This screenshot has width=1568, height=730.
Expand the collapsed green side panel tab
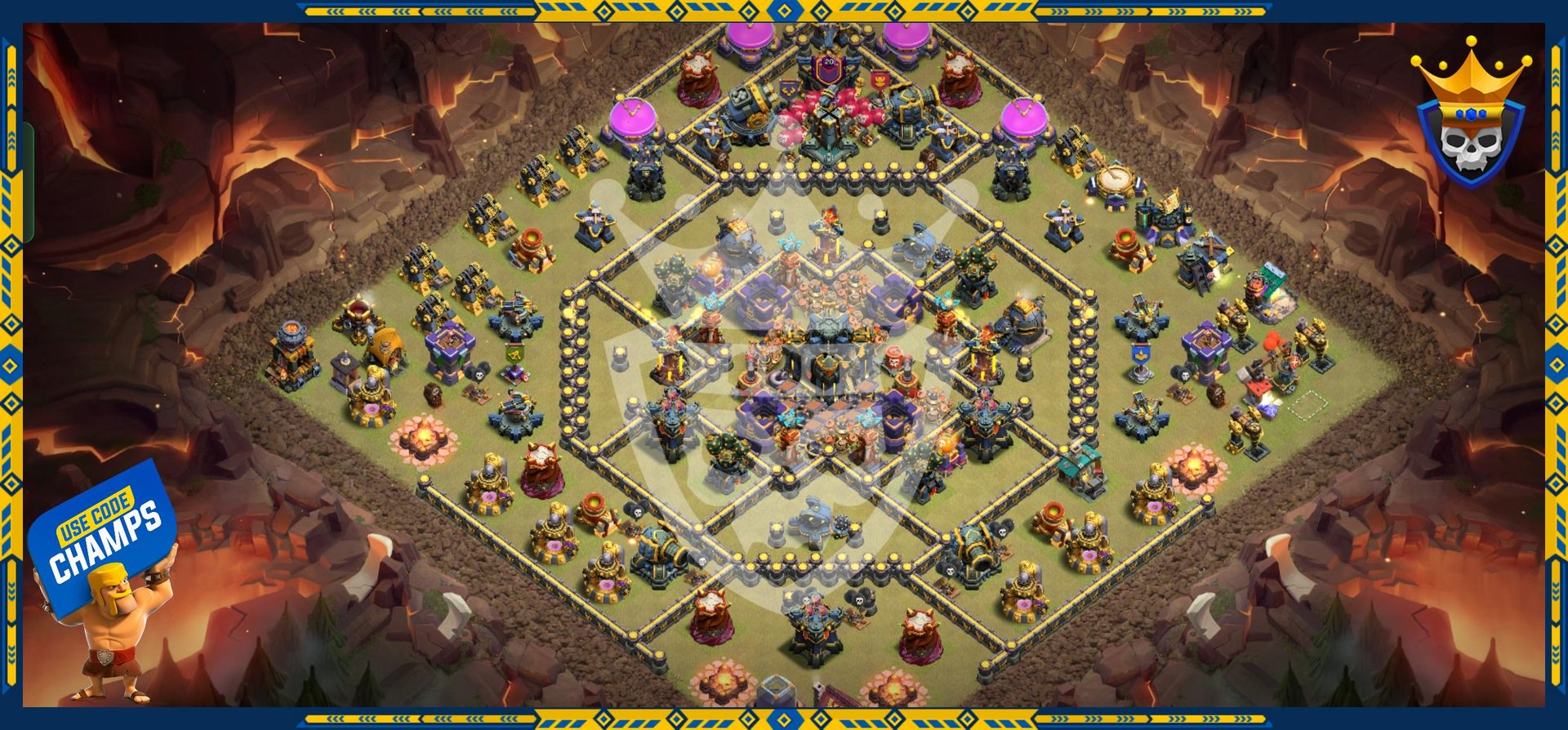pos(28,182)
